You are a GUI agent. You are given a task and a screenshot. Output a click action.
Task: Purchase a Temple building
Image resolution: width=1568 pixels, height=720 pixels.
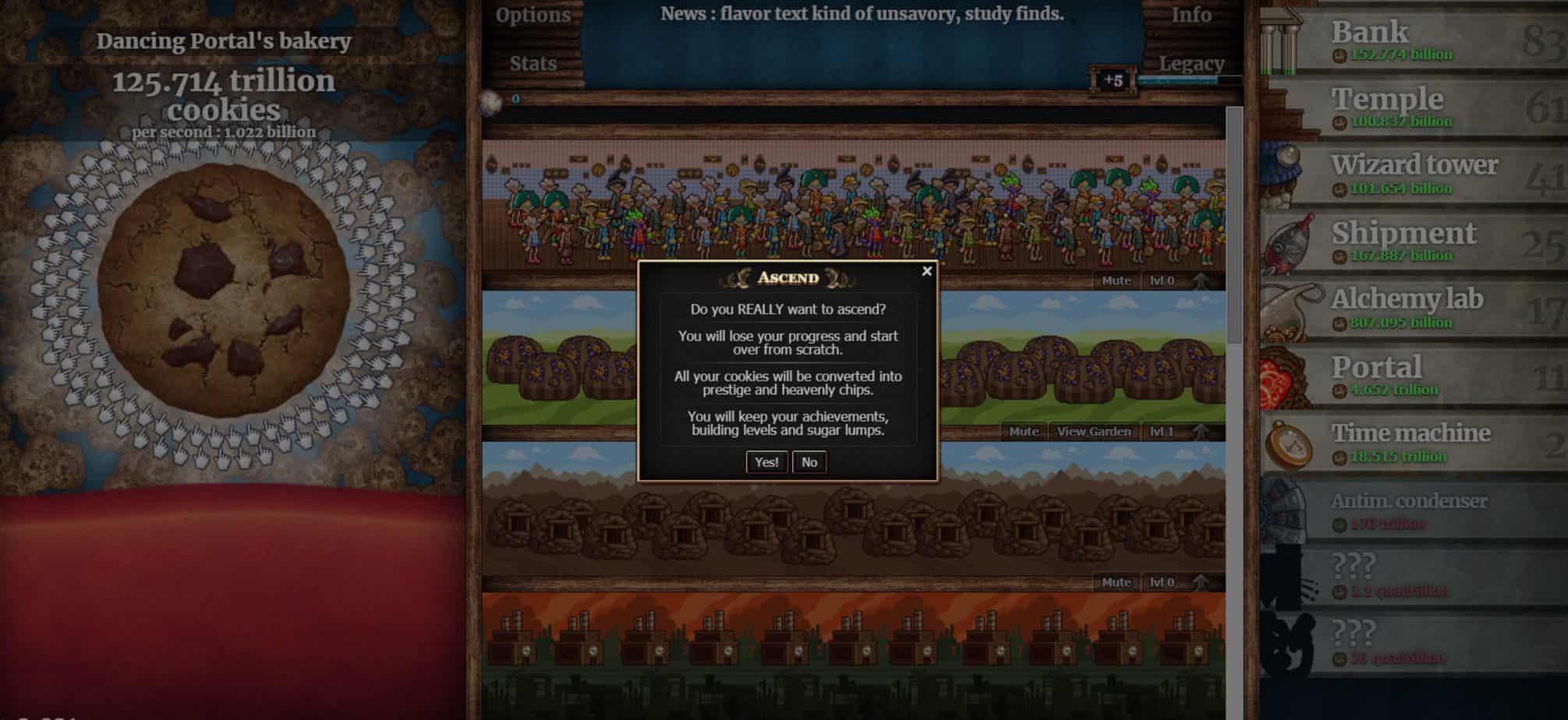(1413, 108)
